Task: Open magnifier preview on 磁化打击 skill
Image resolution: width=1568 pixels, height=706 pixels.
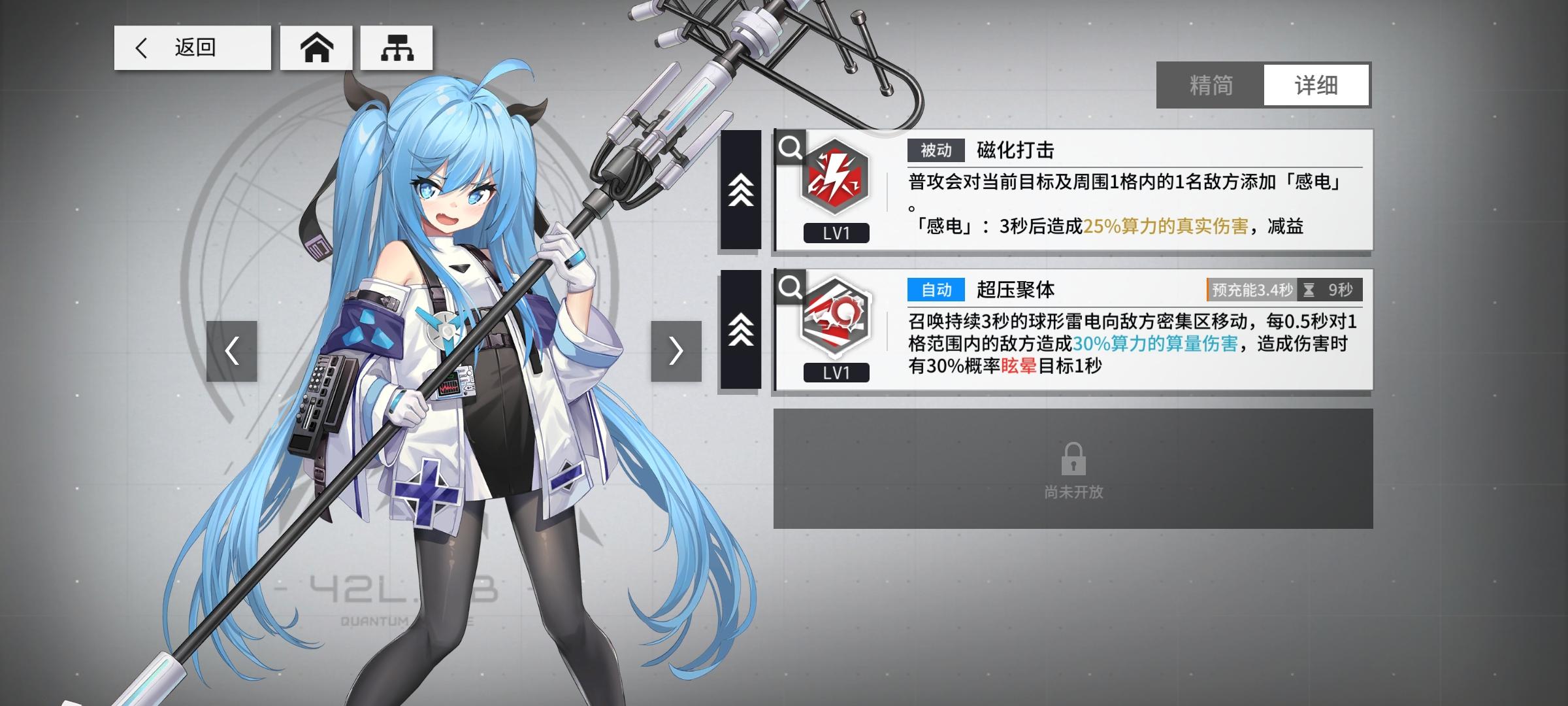Action: [792, 148]
